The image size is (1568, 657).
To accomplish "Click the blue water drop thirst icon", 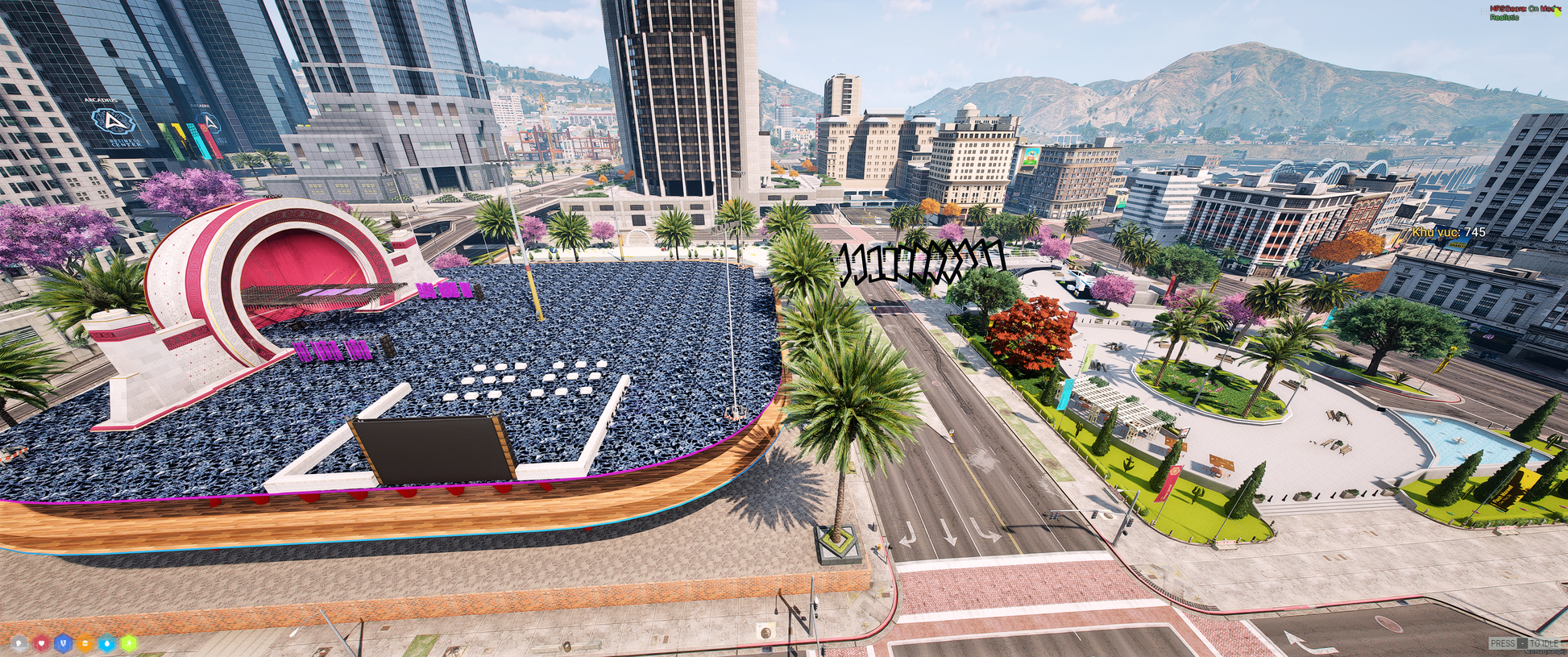I will [106, 643].
